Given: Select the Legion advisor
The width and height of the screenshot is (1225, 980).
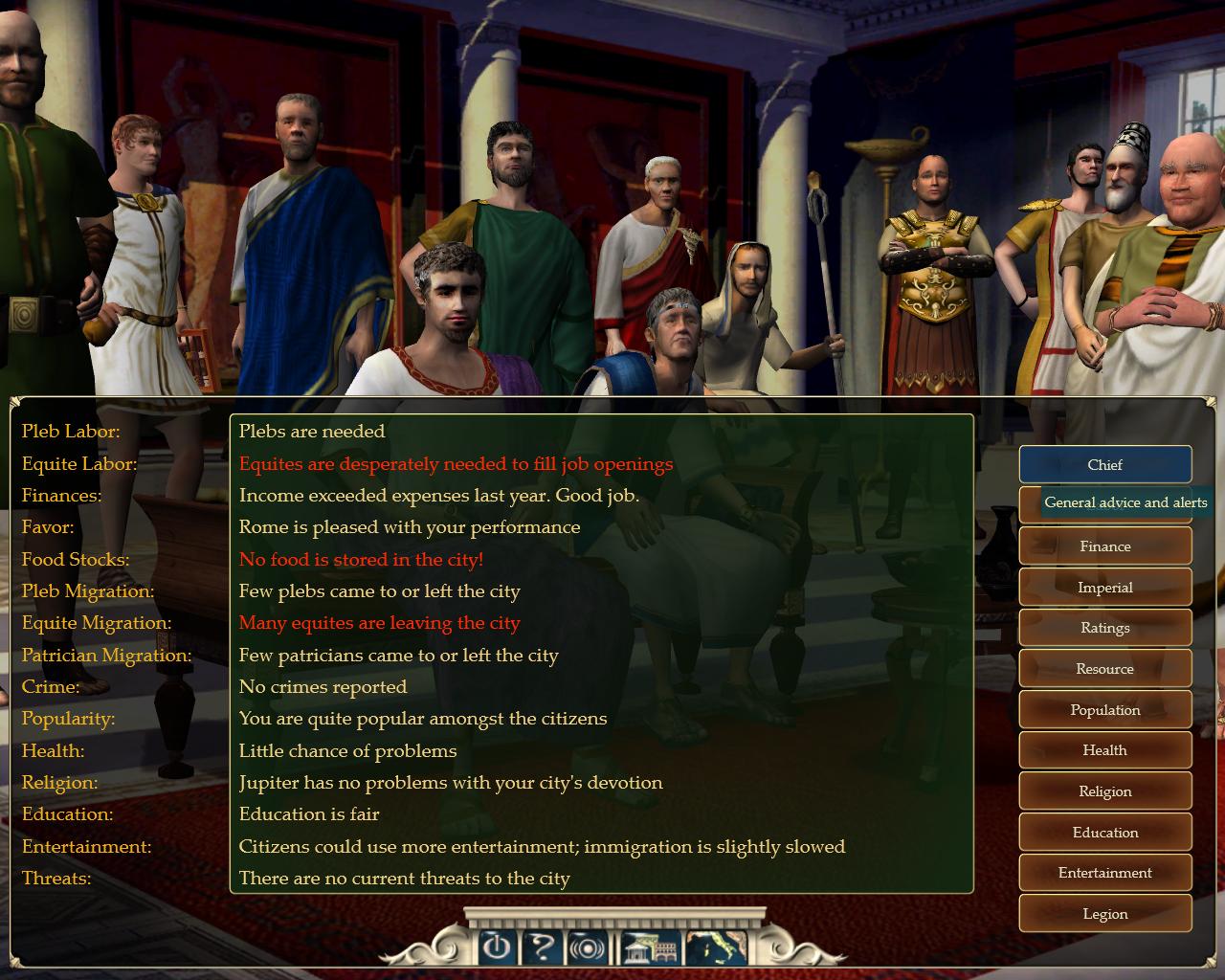Looking at the screenshot, I should [x=1104, y=914].
